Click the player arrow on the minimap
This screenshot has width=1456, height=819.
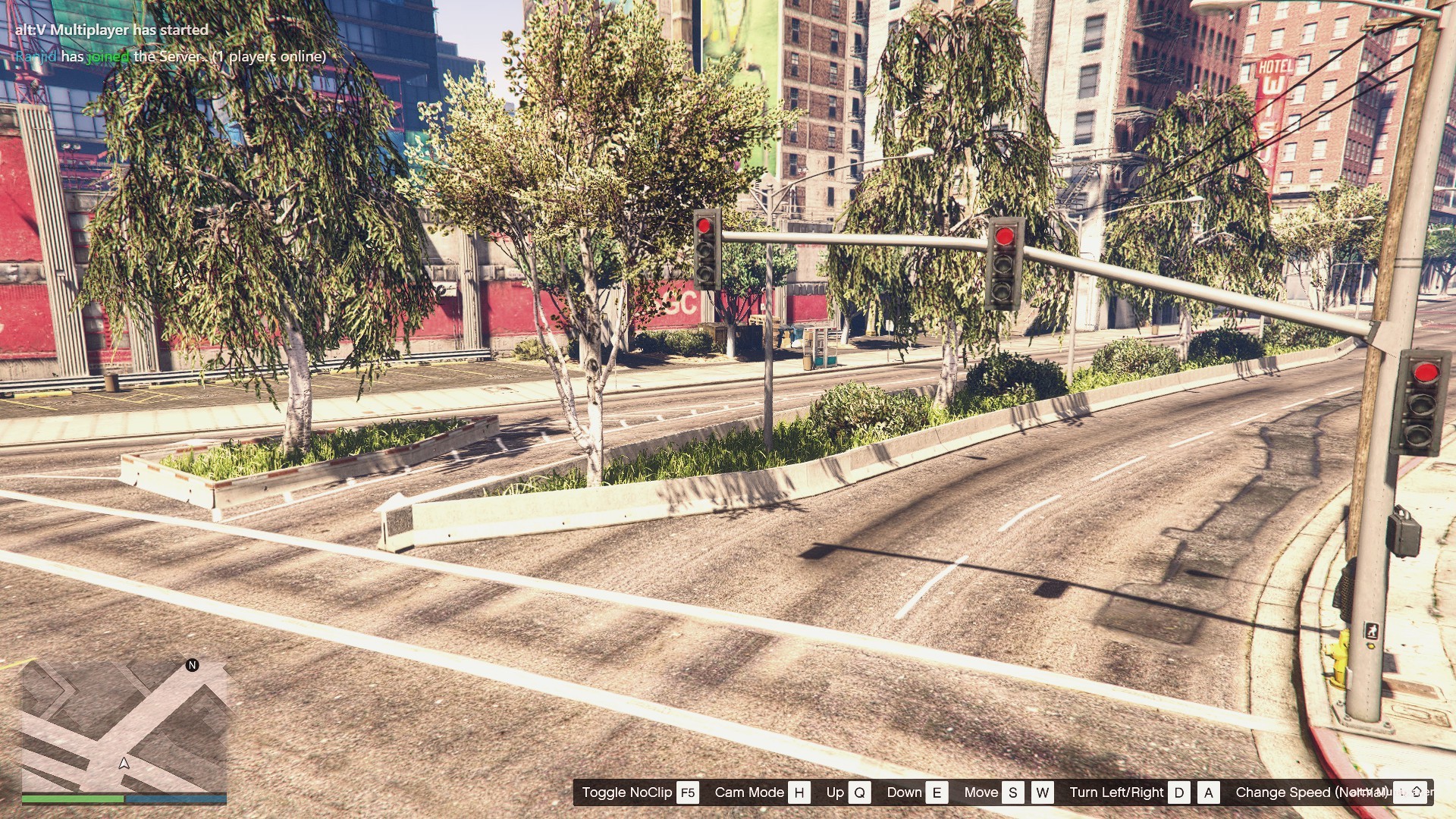coord(124,763)
